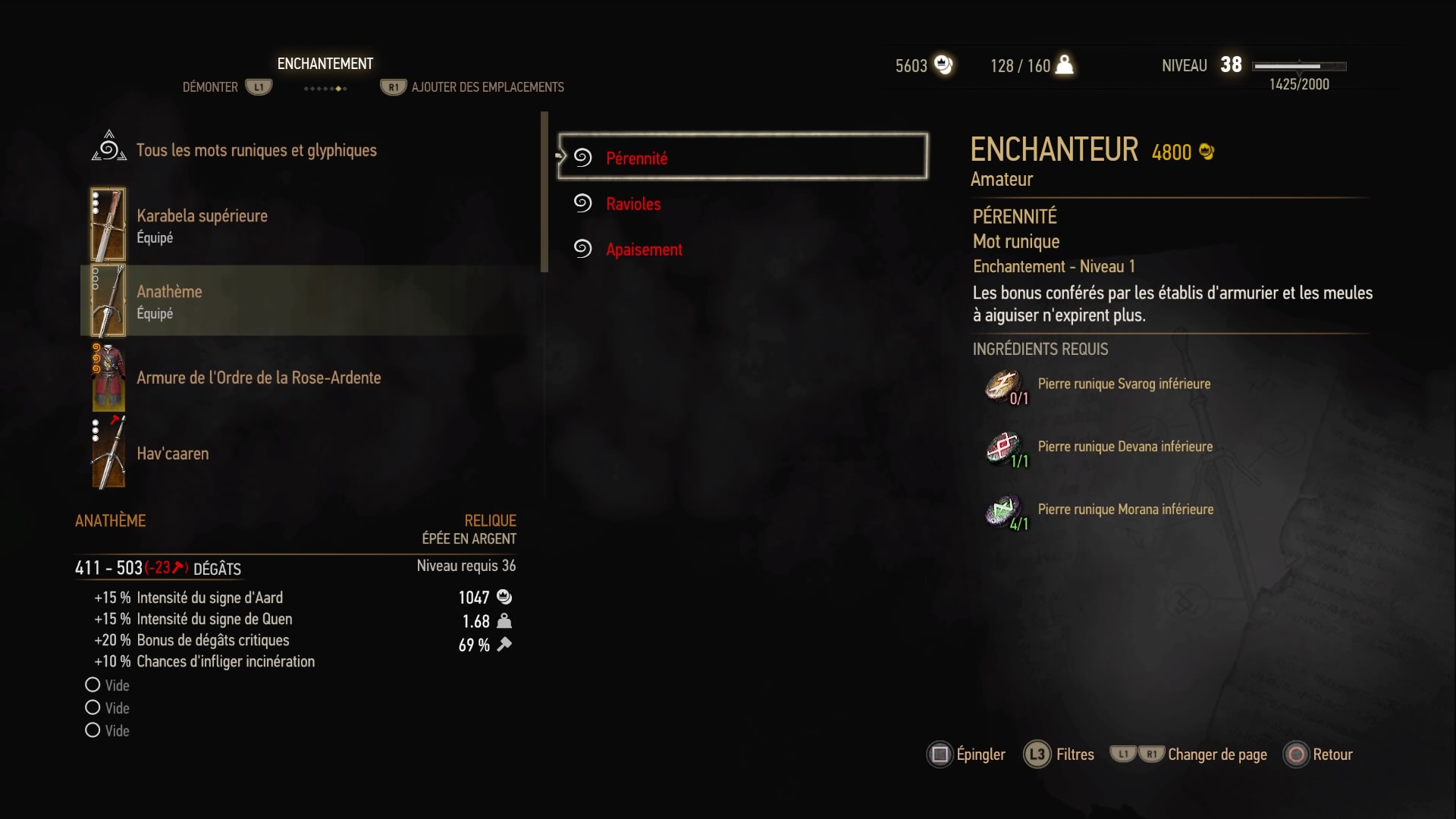The width and height of the screenshot is (1456, 819).
Task: Pick the Hav'caaren sword row
Action: (172, 453)
